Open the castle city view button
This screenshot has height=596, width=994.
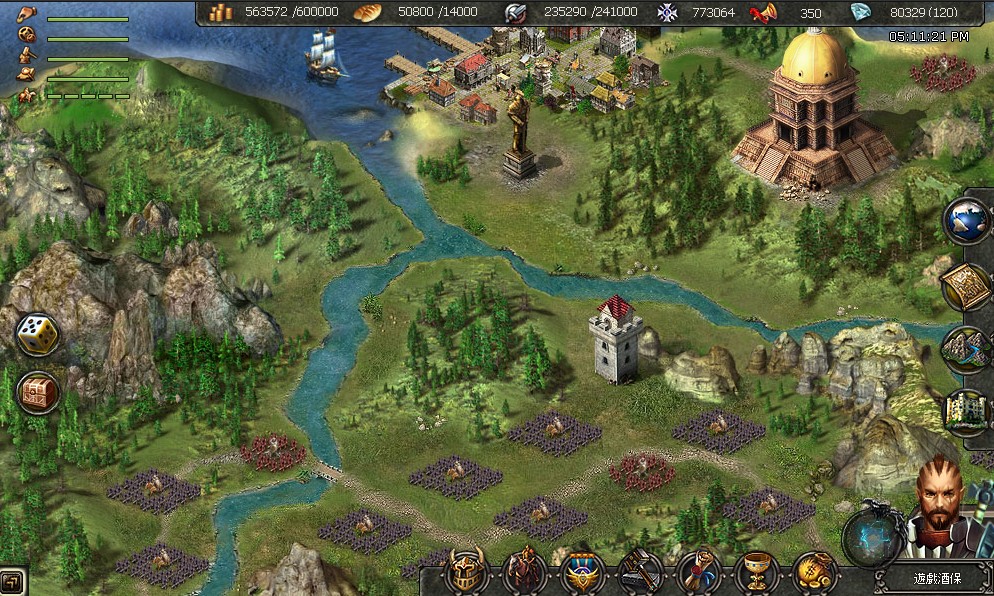click(x=967, y=412)
